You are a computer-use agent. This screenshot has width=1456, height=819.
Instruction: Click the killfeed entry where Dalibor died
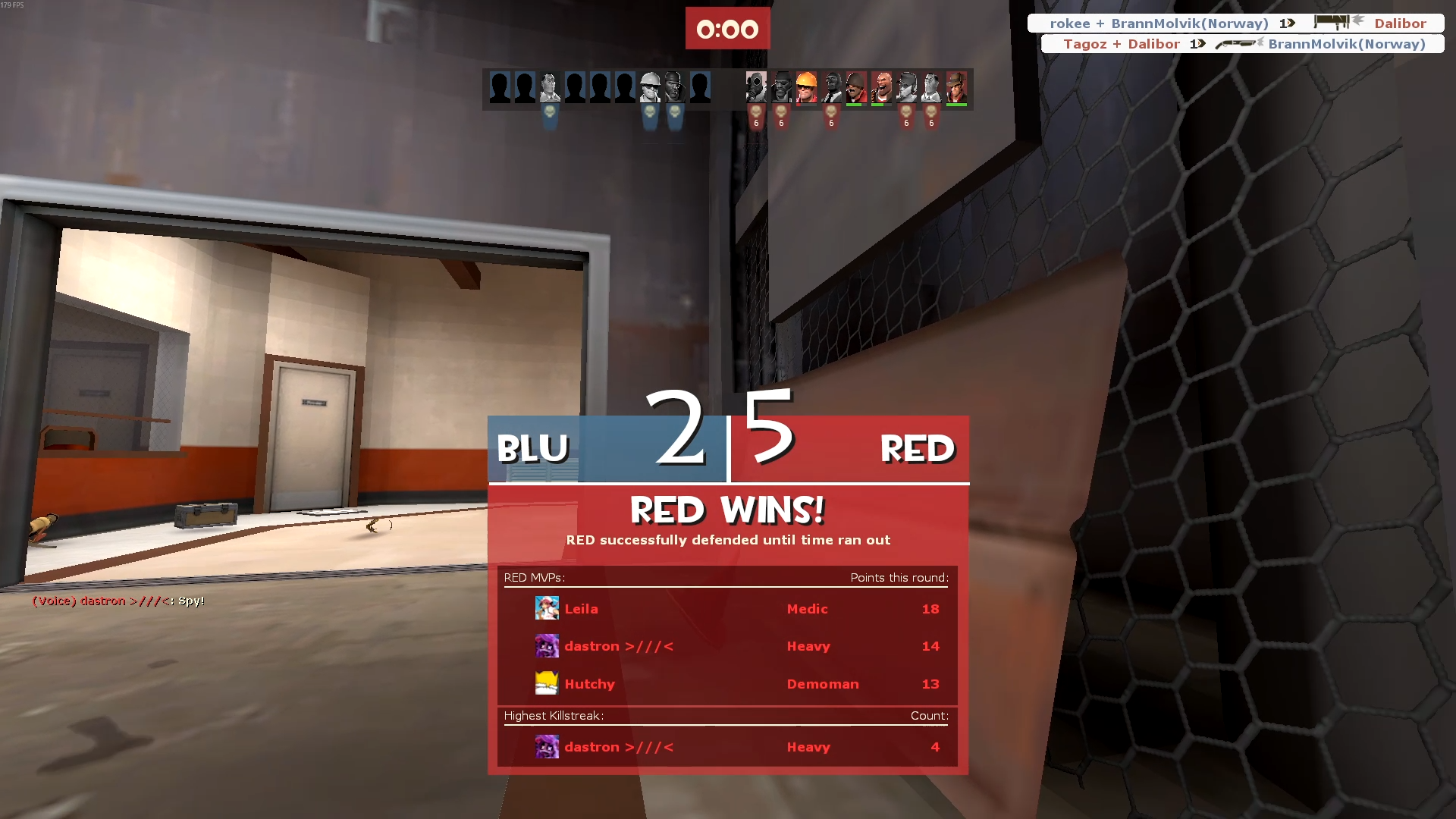[x=1235, y=24]
